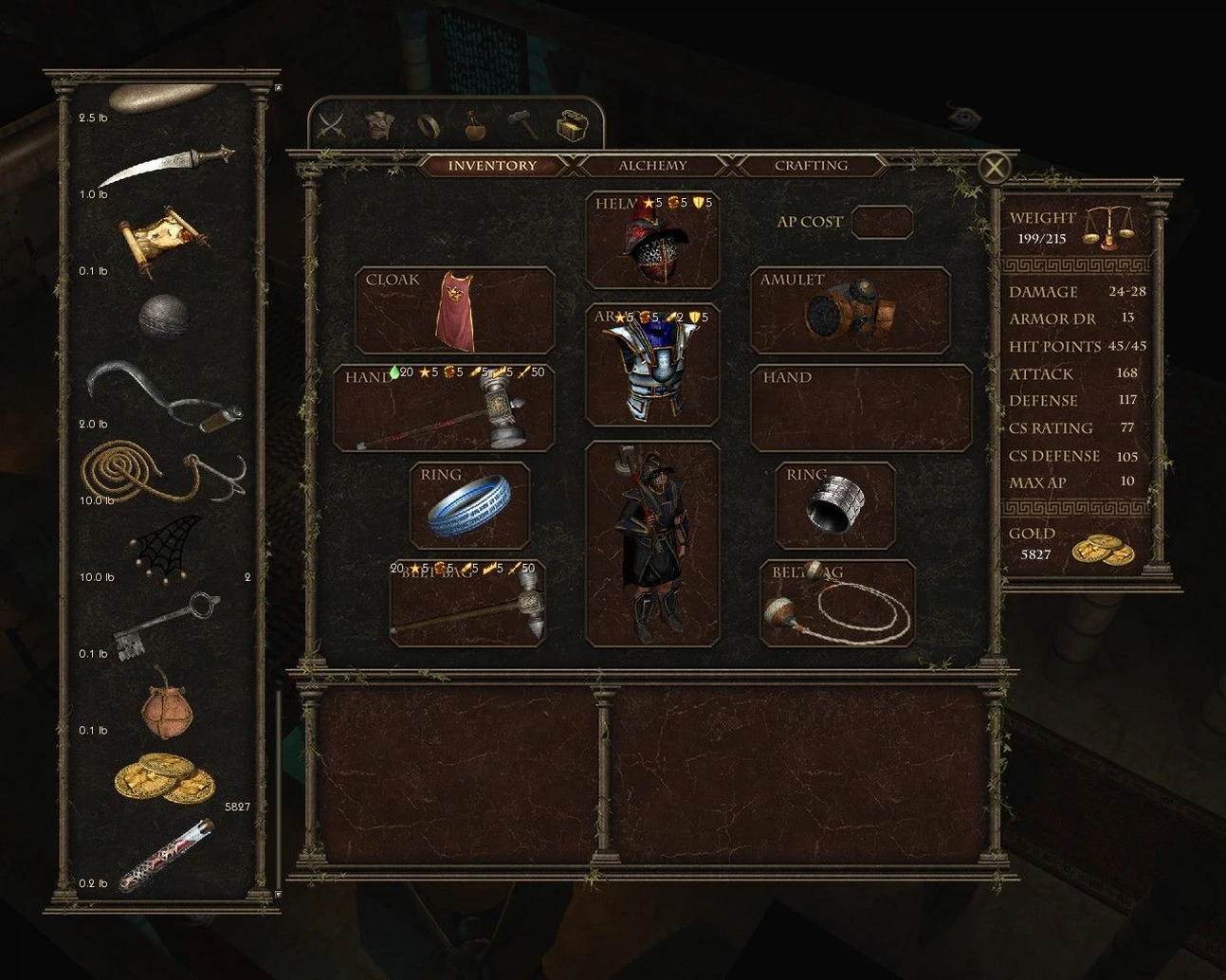The height and width of the screenshot is (980, 1226).
Task: Select the amulet equipment slot
Action: click(x=850, y=311)
